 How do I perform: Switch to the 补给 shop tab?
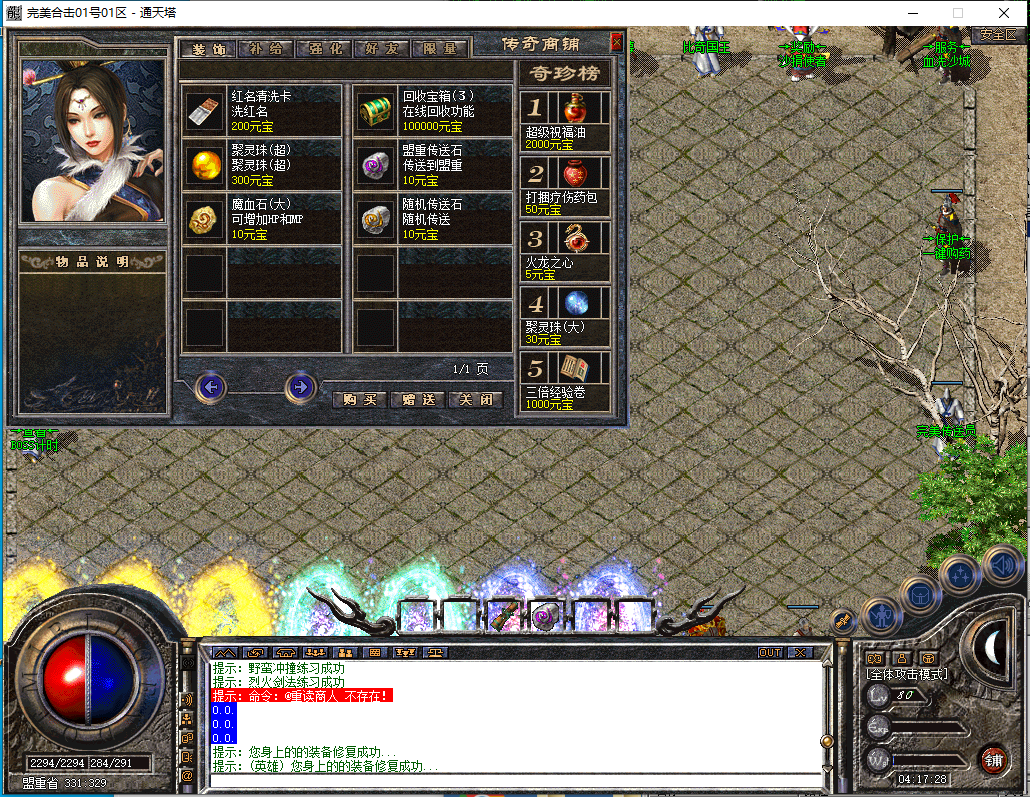click(x=267, y=48)
